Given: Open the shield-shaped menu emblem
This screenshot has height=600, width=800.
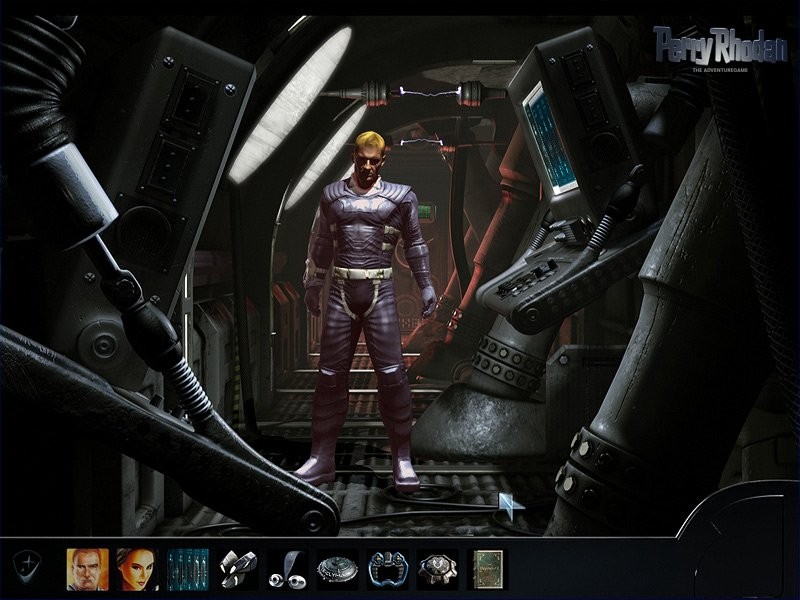Looking at the screenshot, I should click(27, 568).
